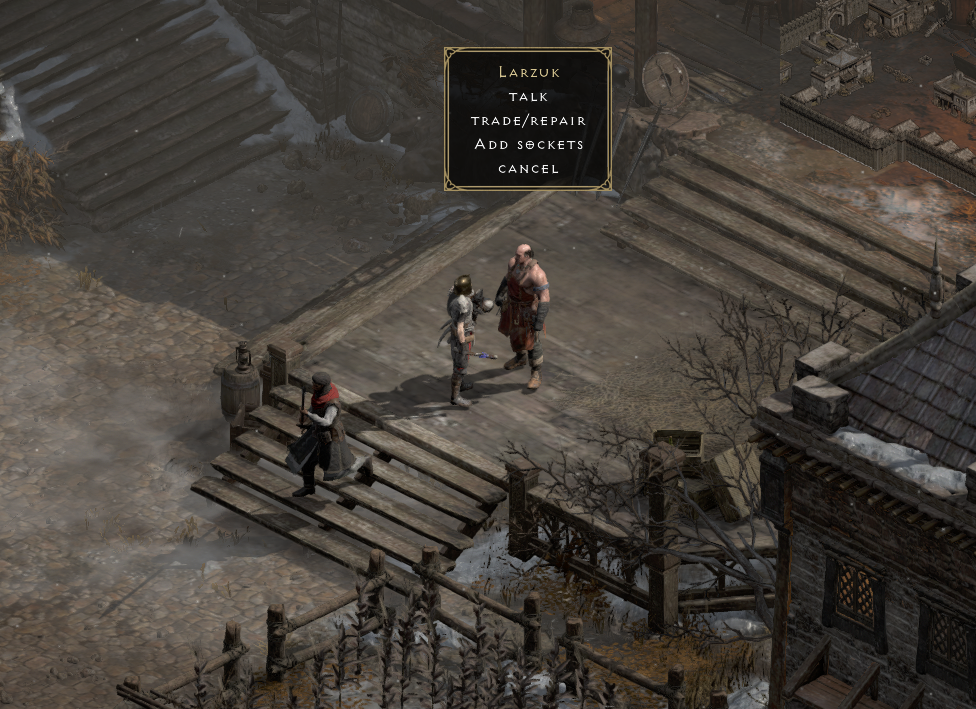This screenshot has width=976, height=709.
Task: Open Larzuk's Trade/Repair shop
Action: click(x=528, y=121)
